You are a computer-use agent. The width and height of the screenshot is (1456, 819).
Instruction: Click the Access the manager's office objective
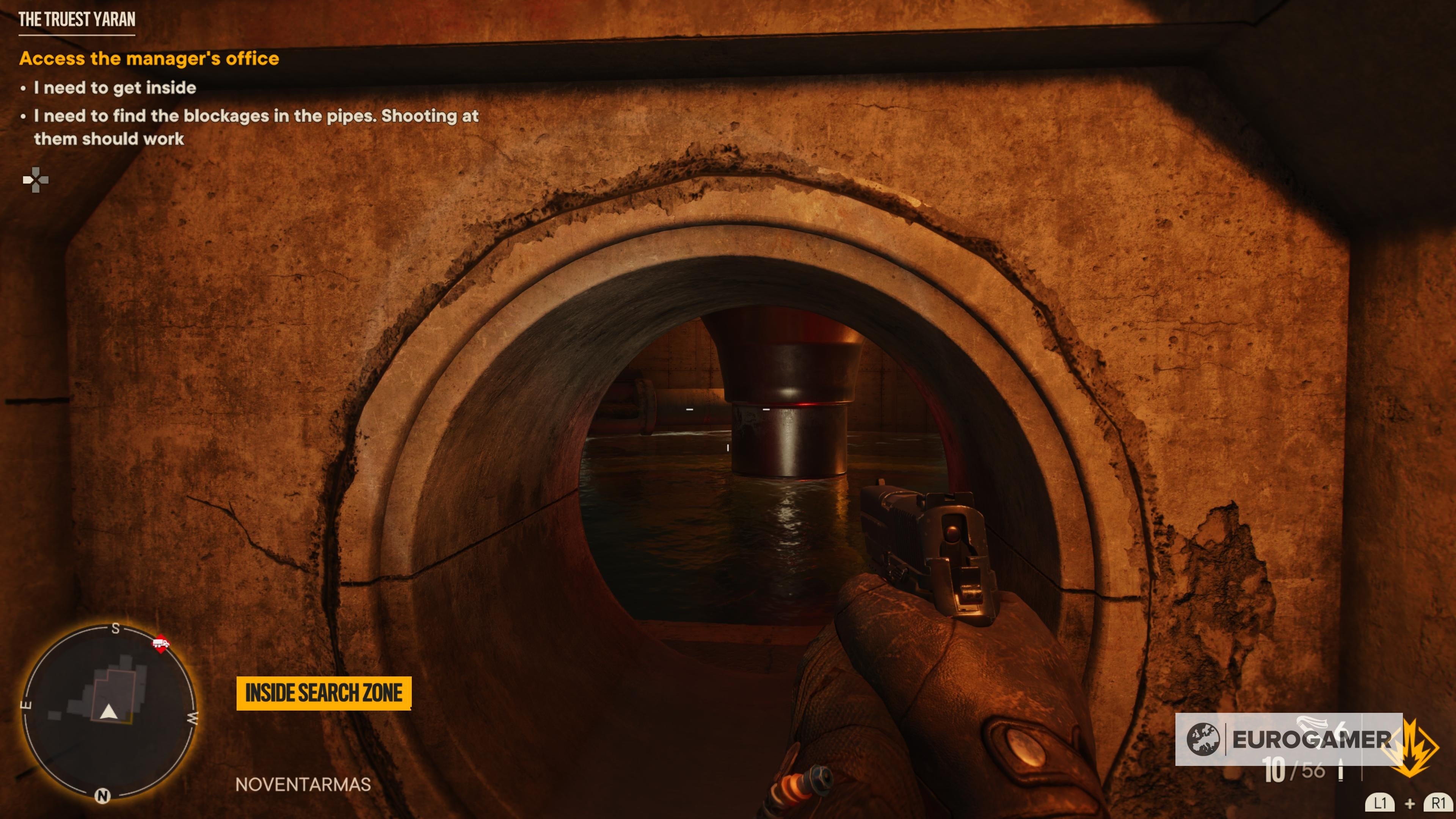click(149, 59)
